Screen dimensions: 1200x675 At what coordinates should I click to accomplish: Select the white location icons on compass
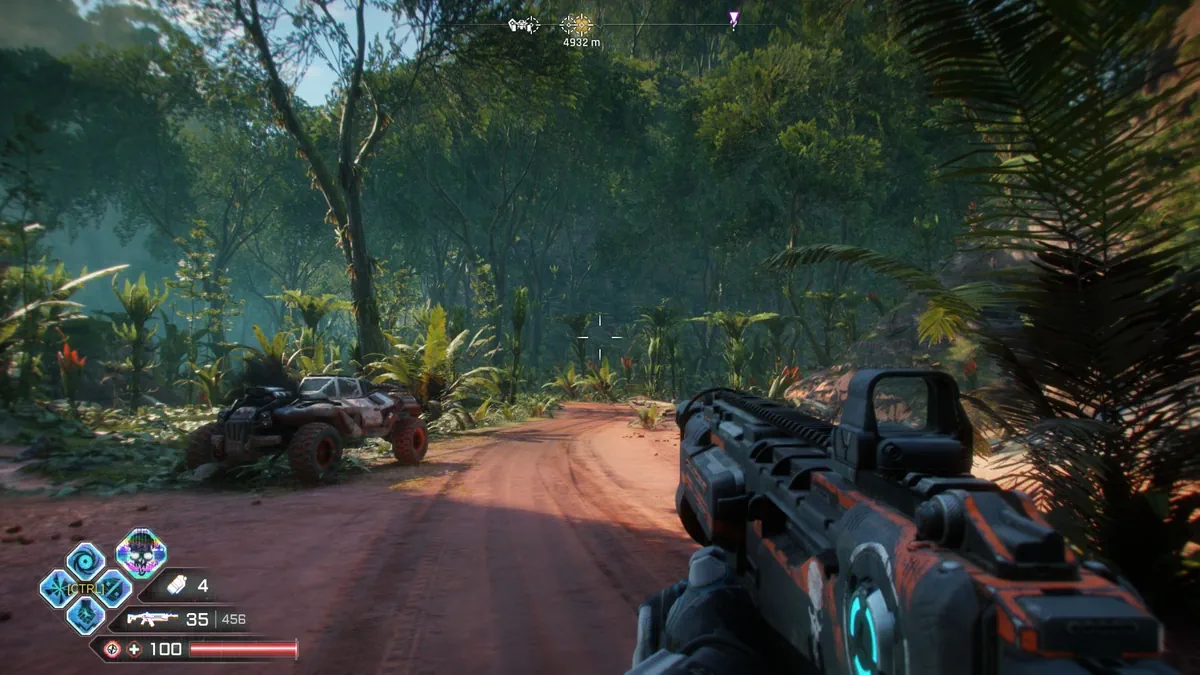click(x=523, y=25)
